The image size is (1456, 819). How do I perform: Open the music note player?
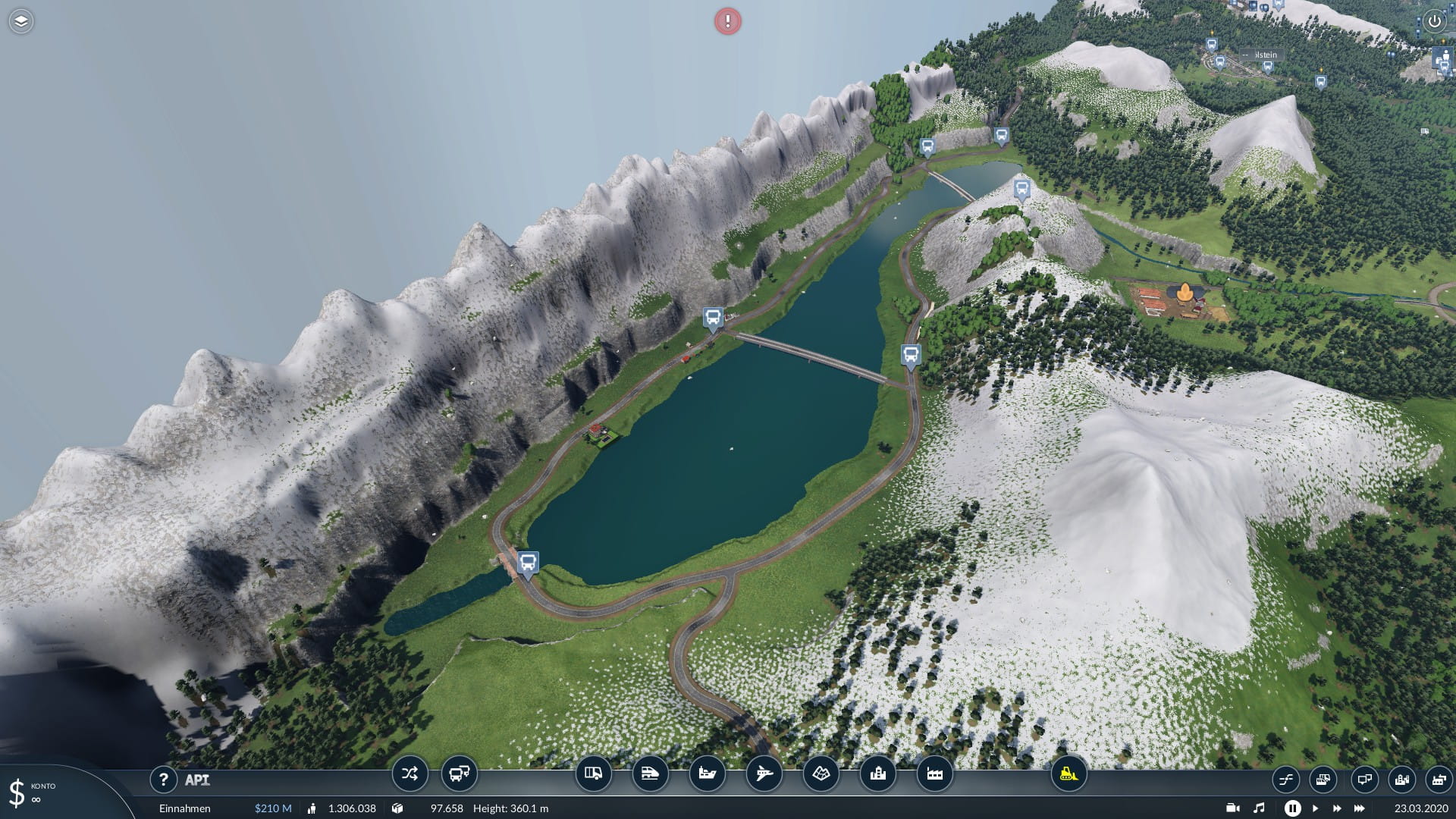(x=1259, y=808)
